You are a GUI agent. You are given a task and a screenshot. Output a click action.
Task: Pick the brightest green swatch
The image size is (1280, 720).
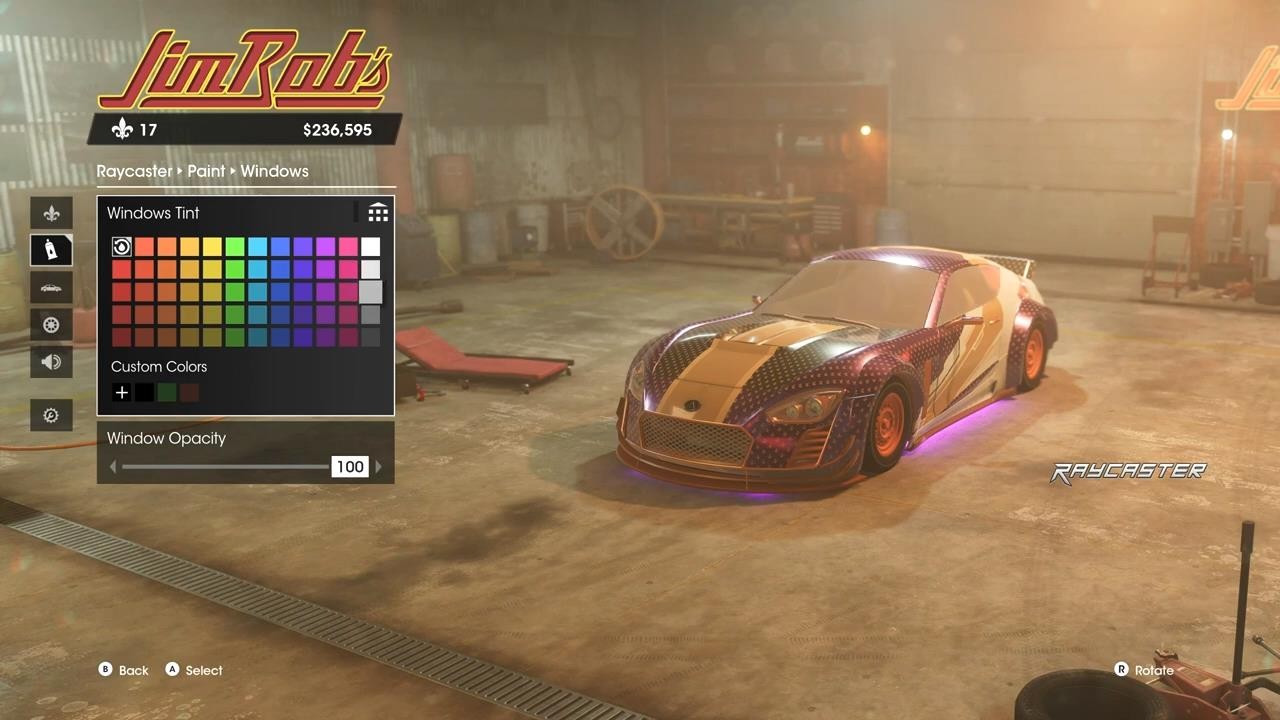point(235,247)
